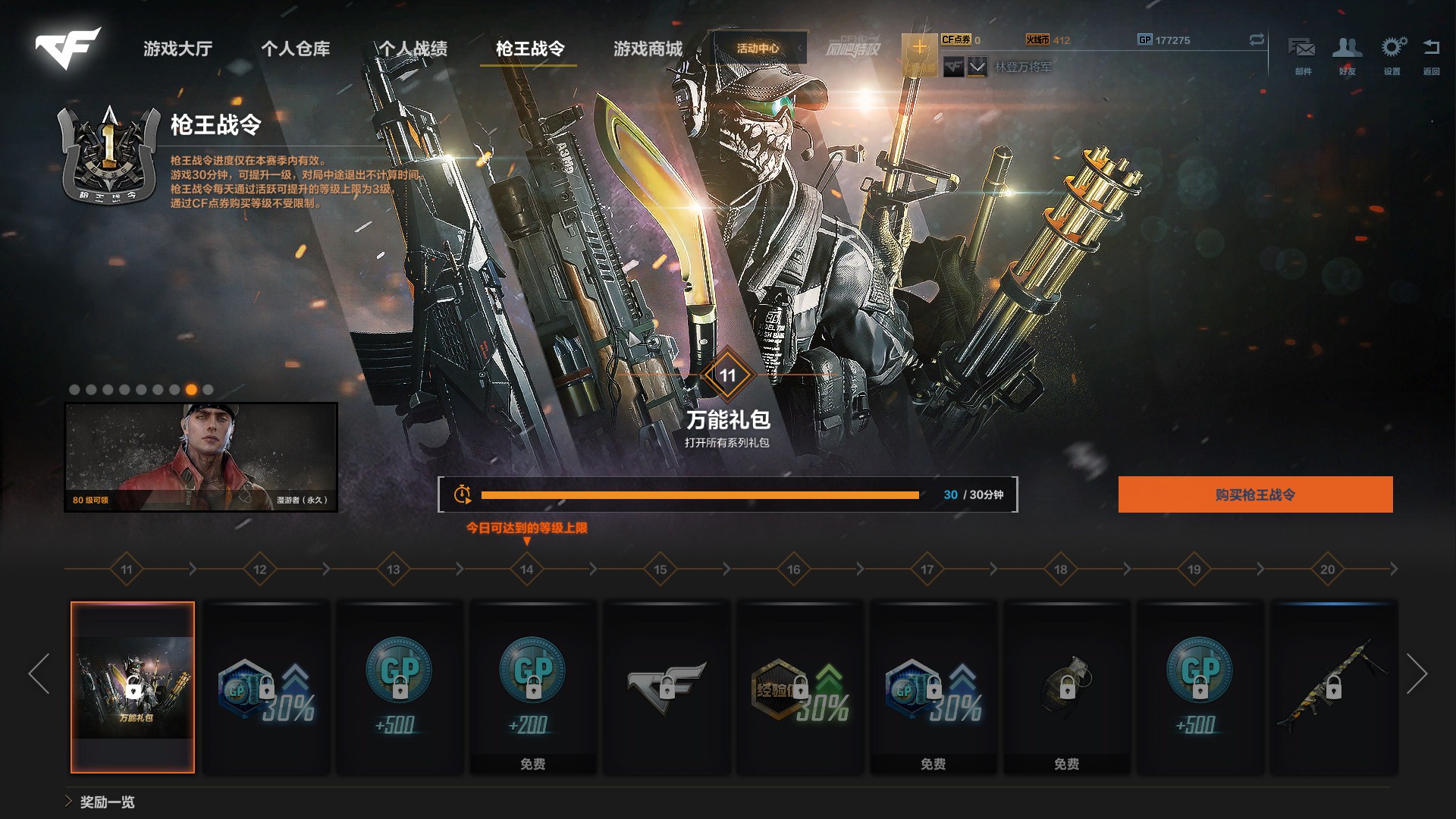Image resolution: width=1456 pixels, height=819 pixels.
Task: Select the level 14 GP +200 reward
Action: (x=532, y=687)
